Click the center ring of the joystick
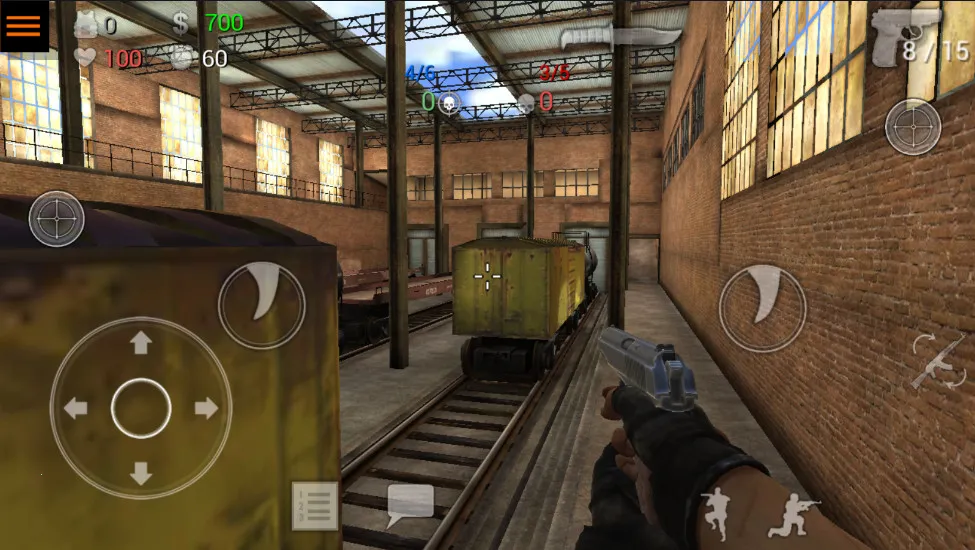The image size is (975, 550). point(141,408)
